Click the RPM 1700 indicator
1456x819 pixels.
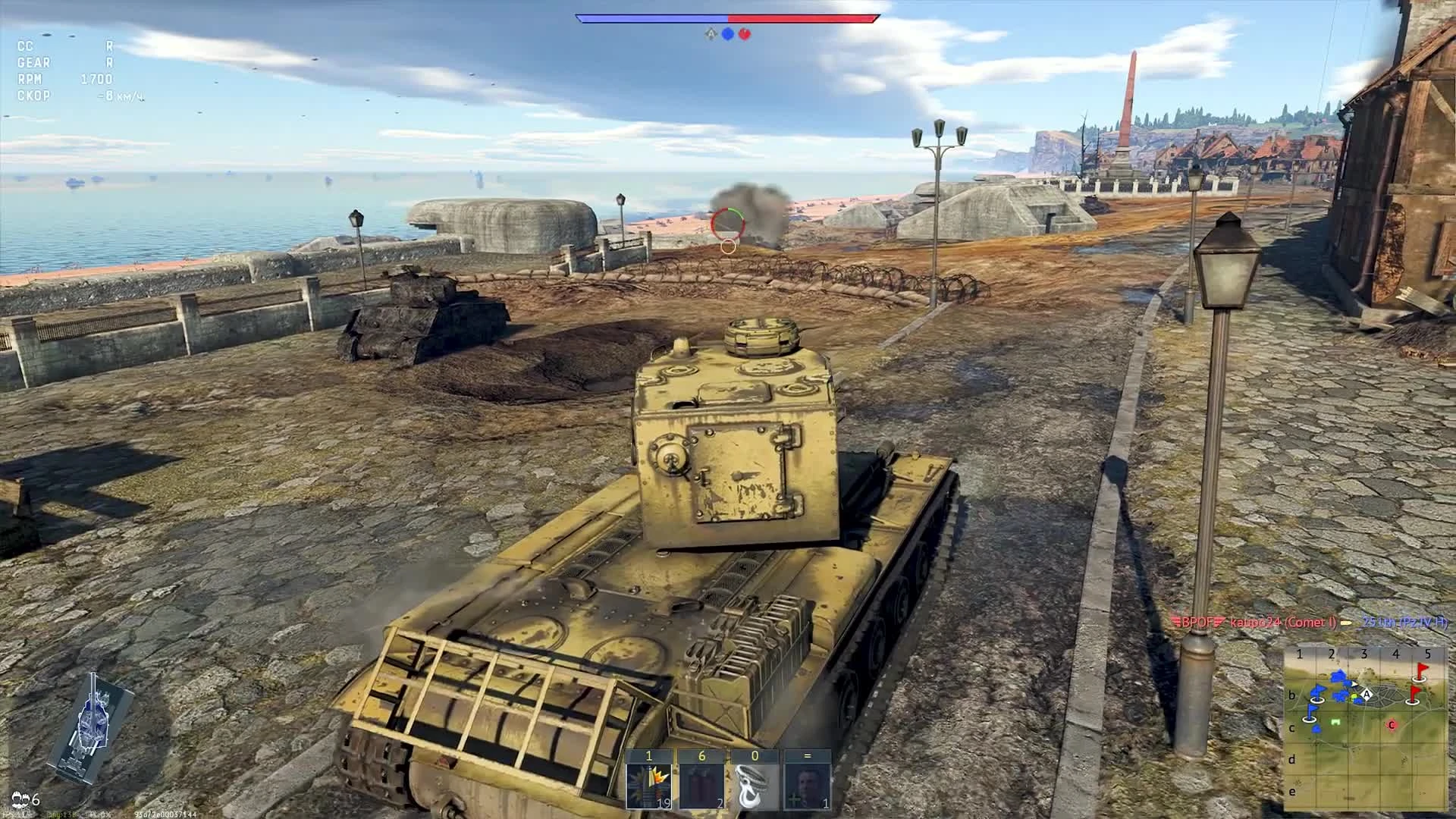pos(64,77)
